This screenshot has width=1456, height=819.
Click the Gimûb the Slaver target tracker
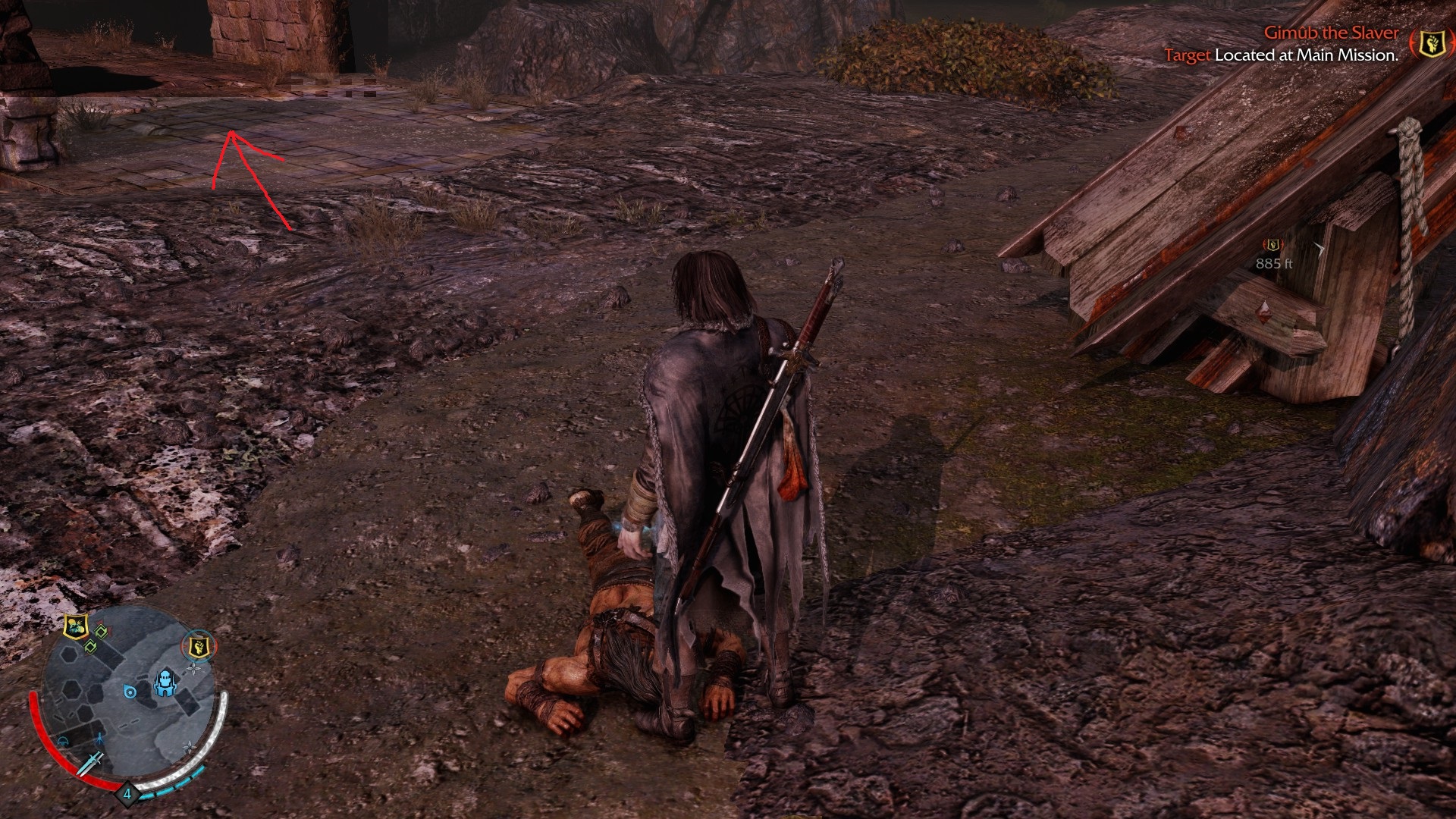coord(1331,33)
